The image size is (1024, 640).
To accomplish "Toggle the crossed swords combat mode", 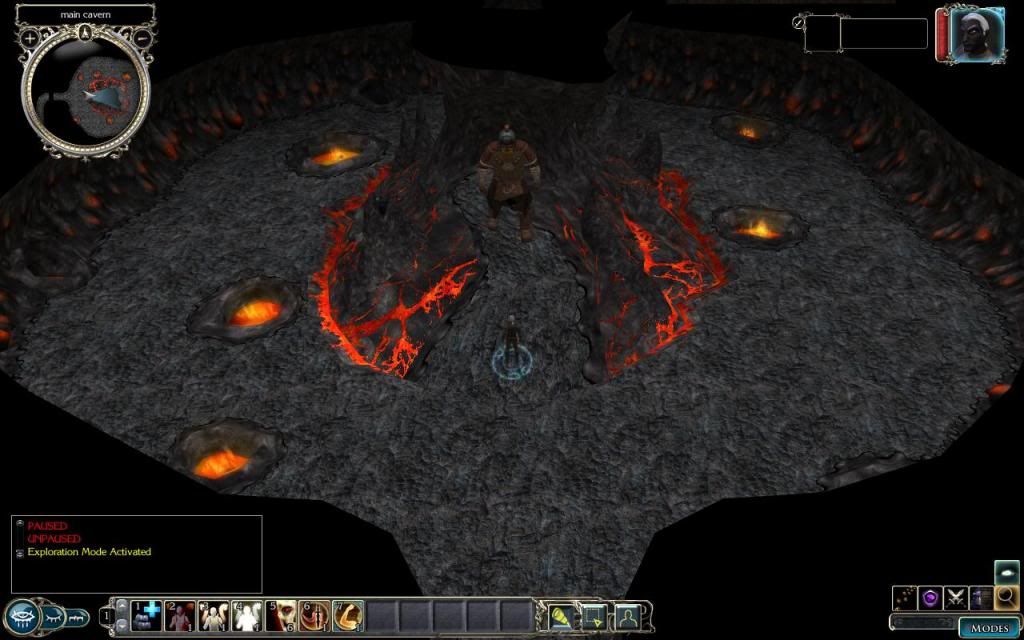I will (x=956, y=597).
